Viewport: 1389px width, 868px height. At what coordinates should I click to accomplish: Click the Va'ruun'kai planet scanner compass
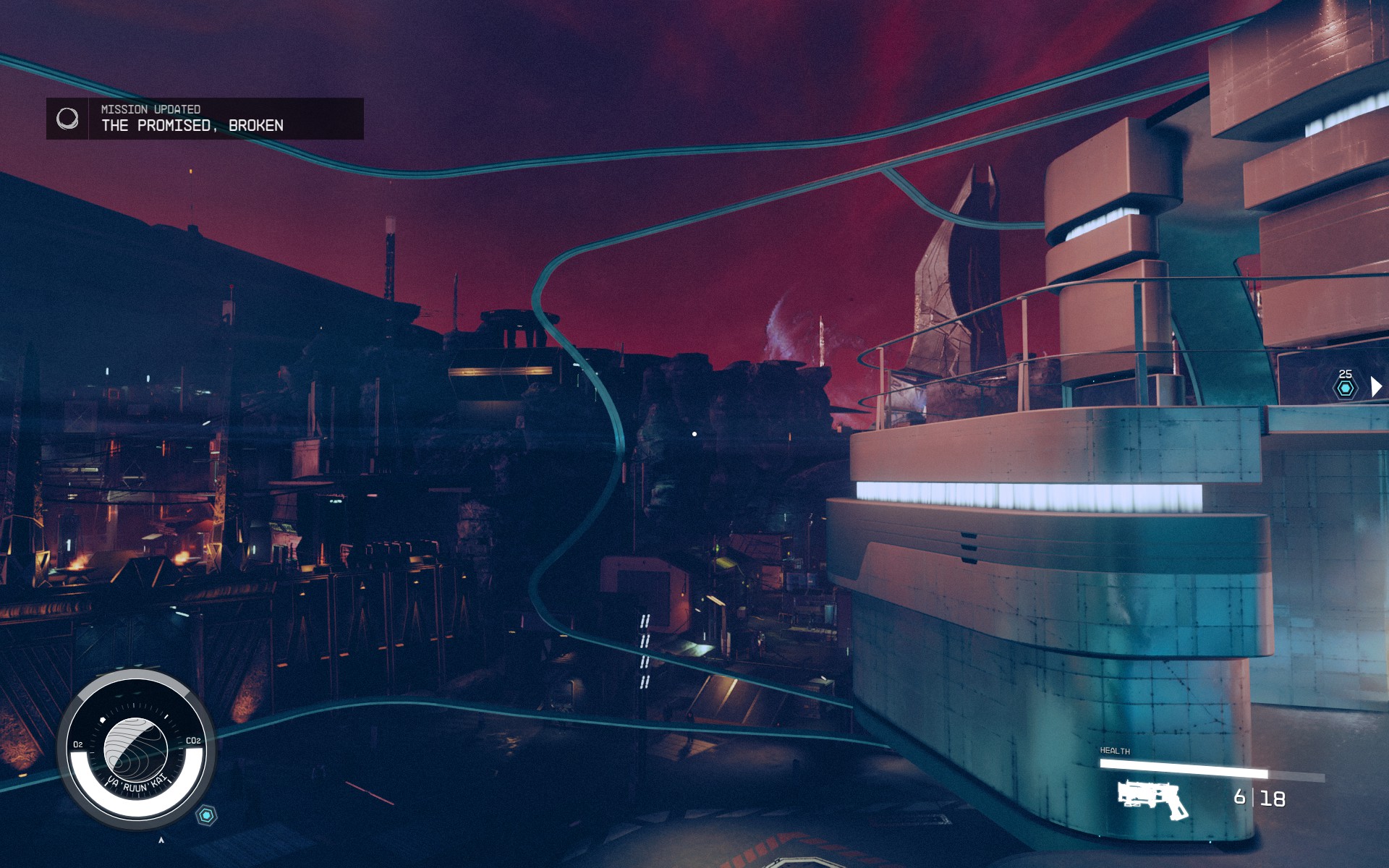(x=136, y=750)
